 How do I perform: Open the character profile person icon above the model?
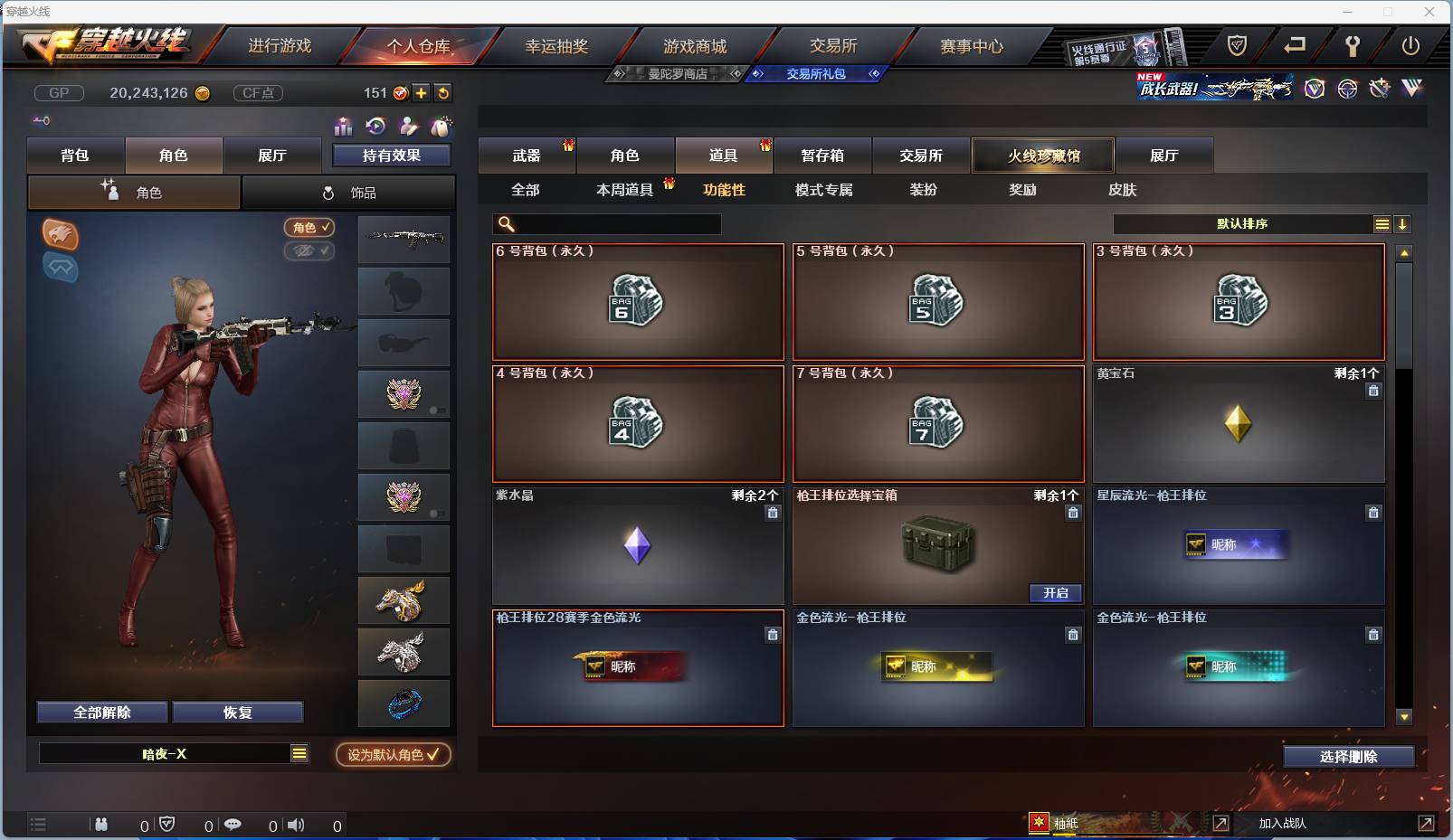410,127
